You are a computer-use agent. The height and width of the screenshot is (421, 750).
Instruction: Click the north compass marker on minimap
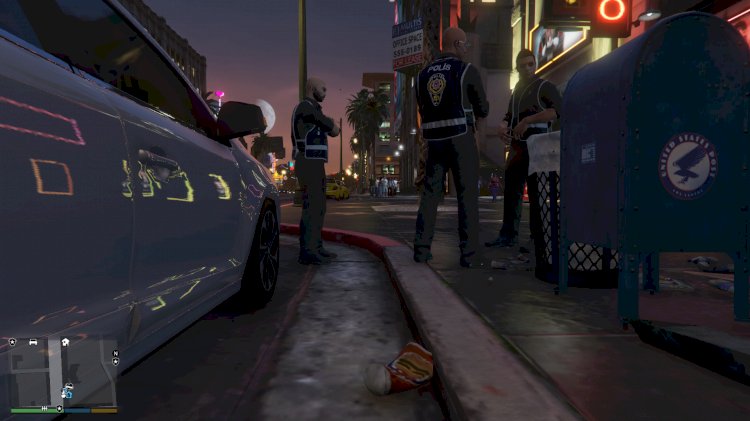click(115, 354)
